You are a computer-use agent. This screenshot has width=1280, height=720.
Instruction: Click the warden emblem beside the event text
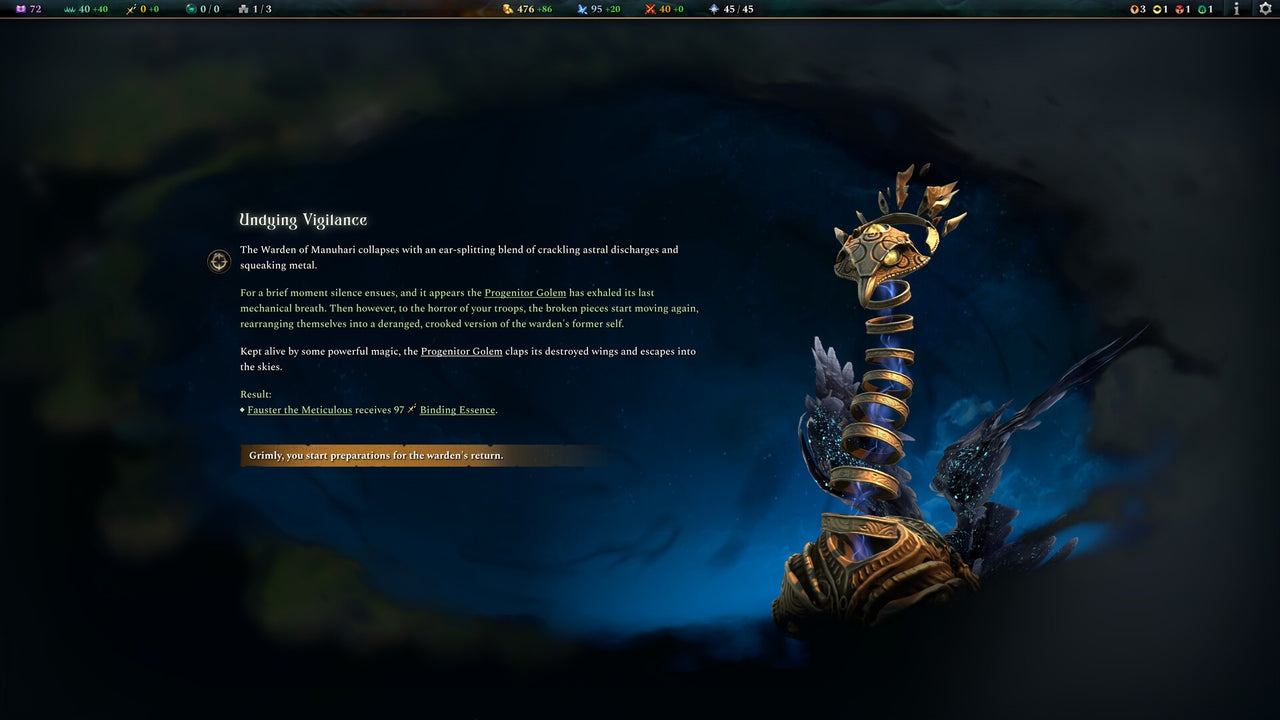coord(218,261)
